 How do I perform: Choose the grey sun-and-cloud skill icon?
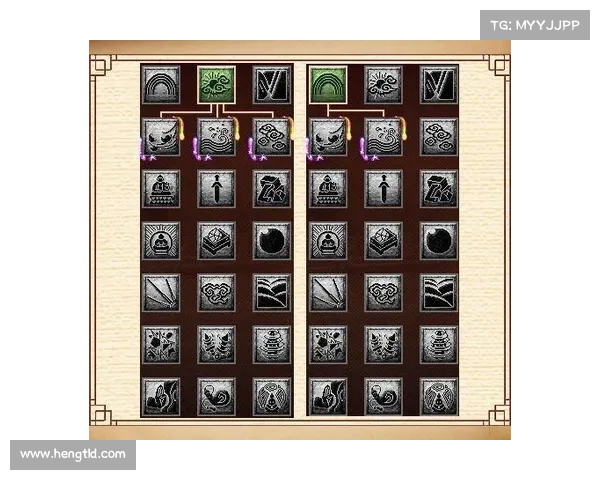click(384, 84)
